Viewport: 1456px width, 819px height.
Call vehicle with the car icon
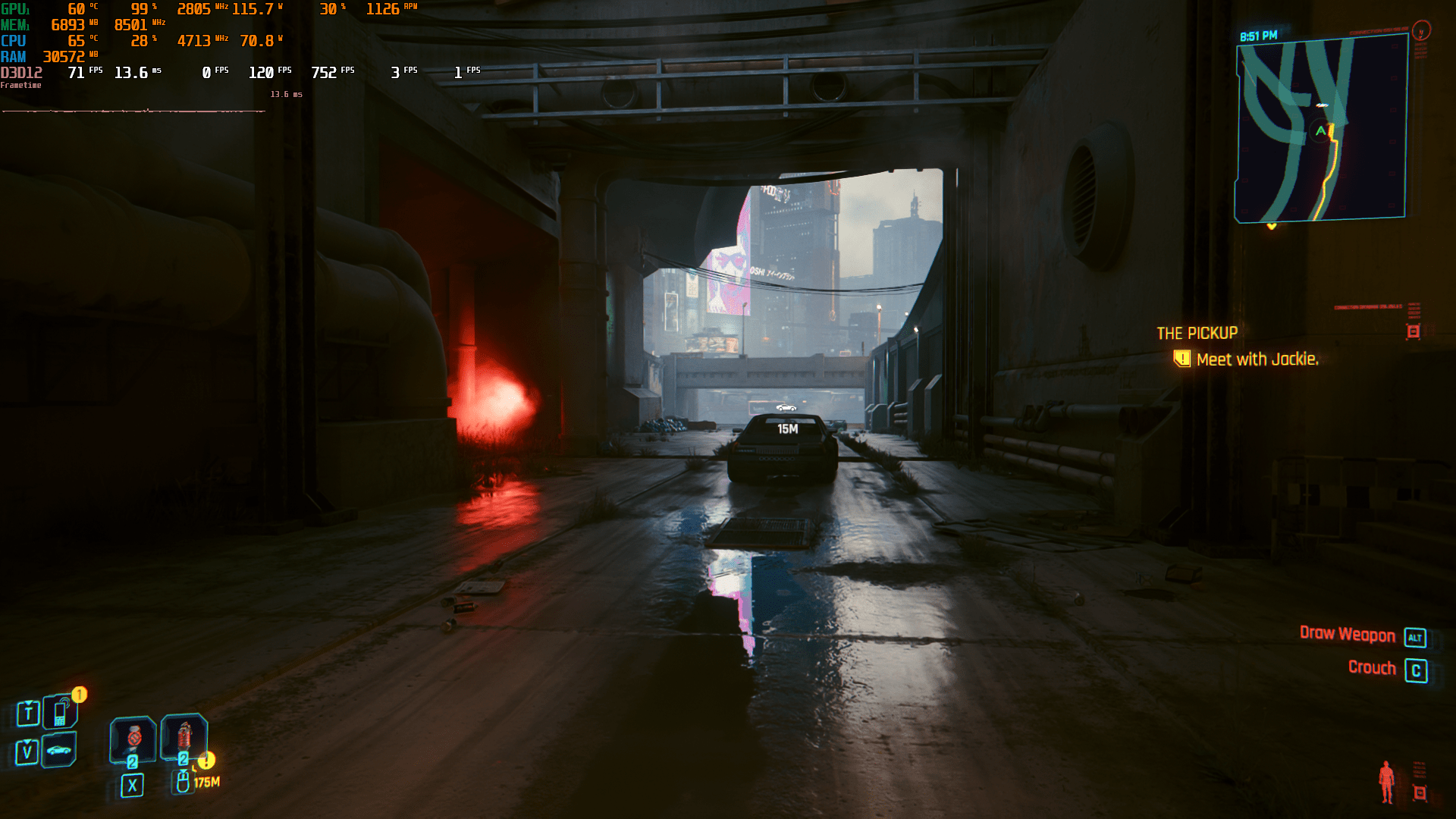(x=59, y=751)
